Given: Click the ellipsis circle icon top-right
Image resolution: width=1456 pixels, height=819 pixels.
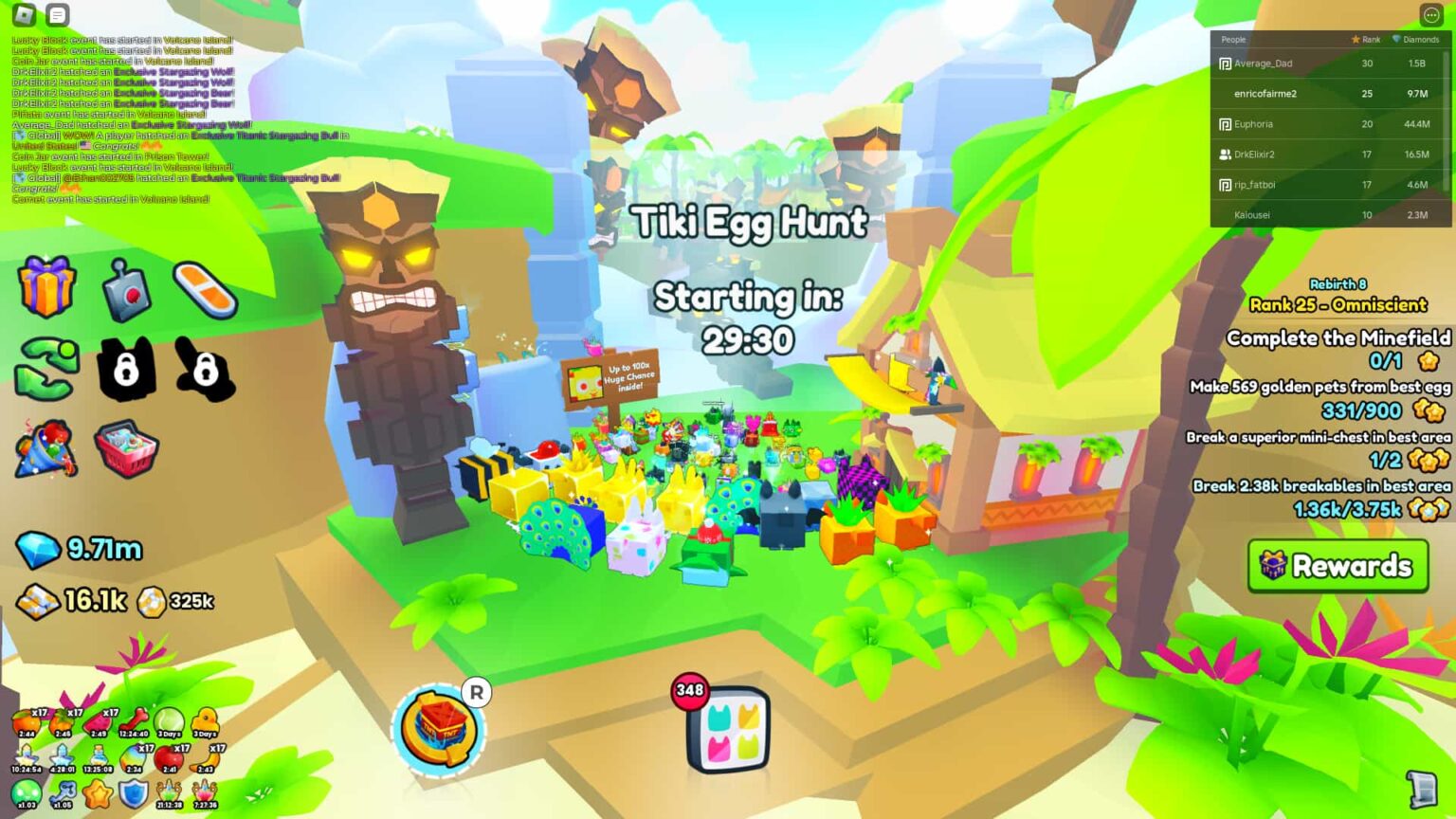Looking at the screenshot, I should (x=1431, y=14).
